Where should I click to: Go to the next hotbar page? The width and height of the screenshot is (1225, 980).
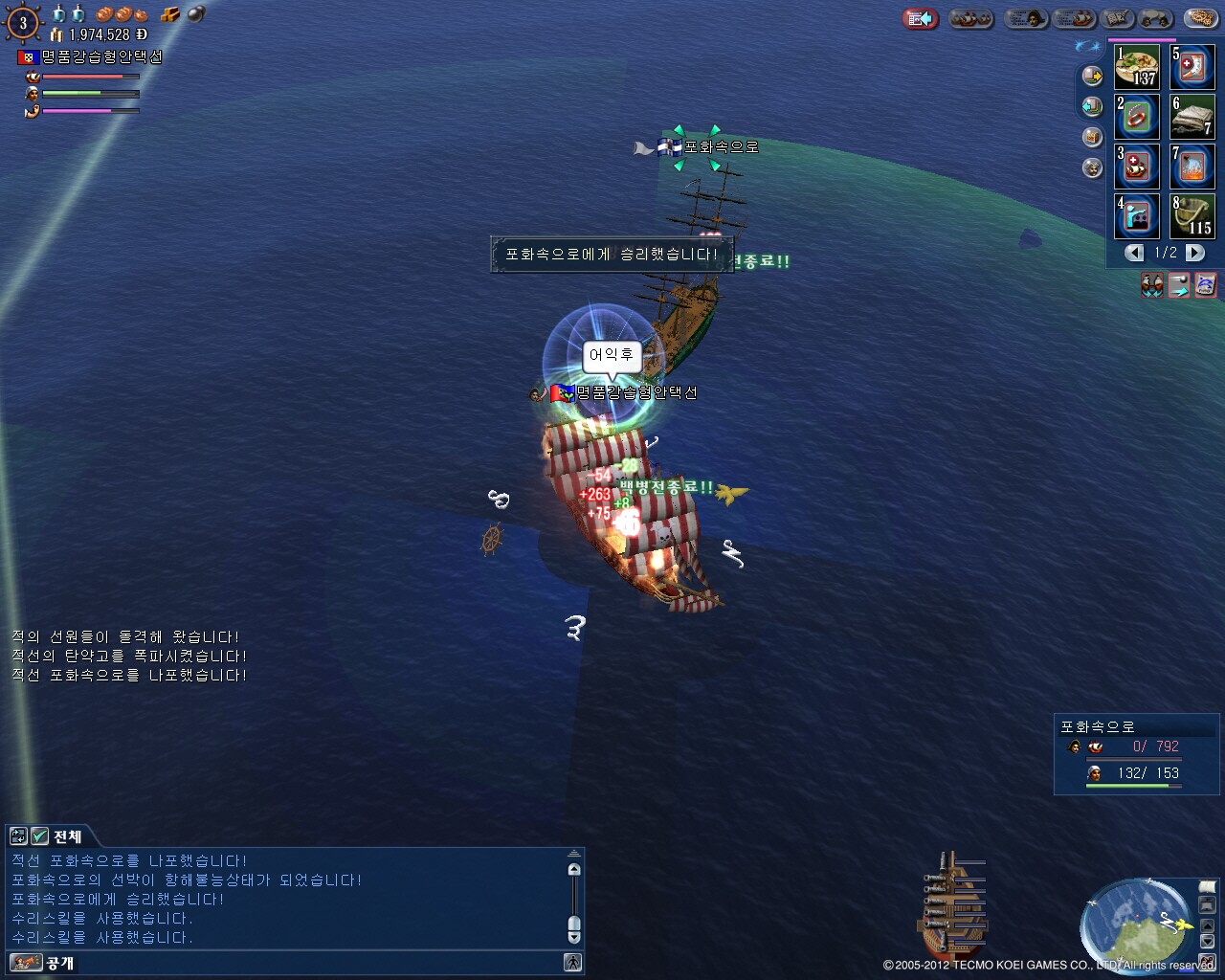tap(1195, 253)
